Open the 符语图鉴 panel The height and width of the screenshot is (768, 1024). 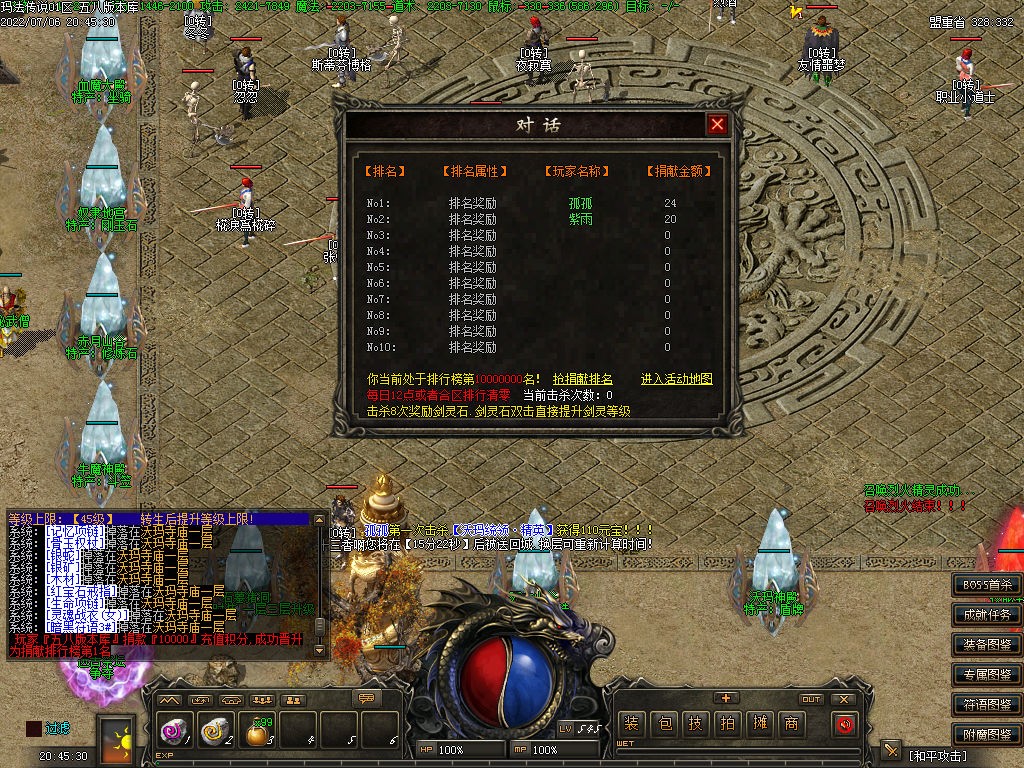987,705
